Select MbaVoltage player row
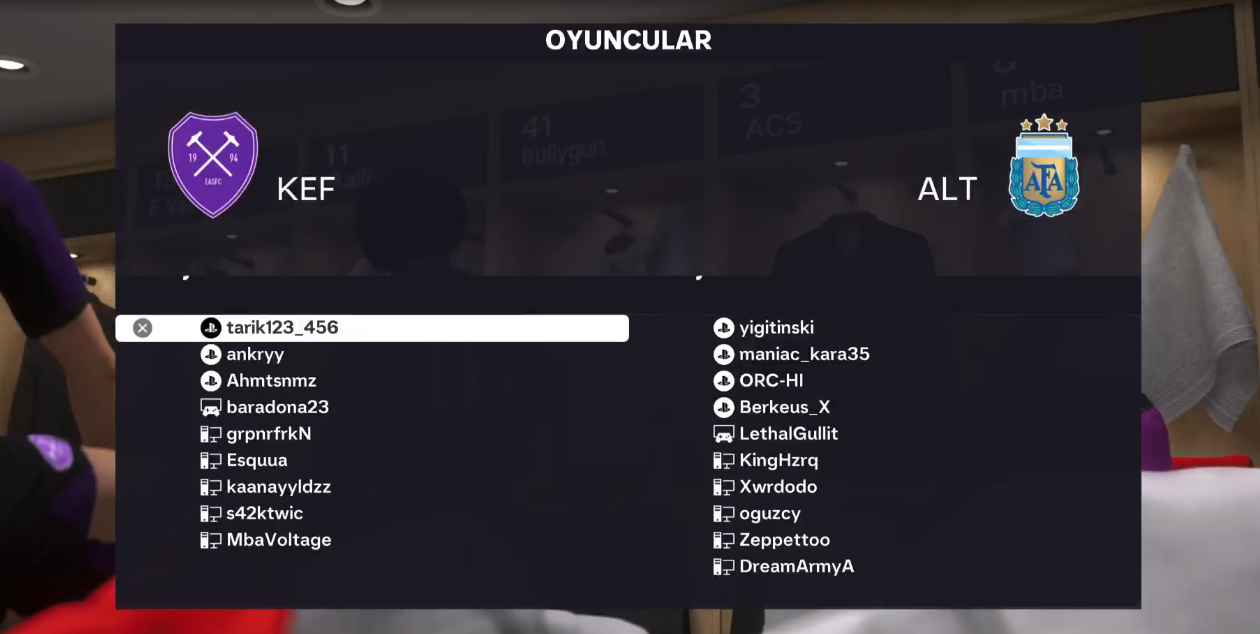 pyautogui.click(x=278, y=540)
